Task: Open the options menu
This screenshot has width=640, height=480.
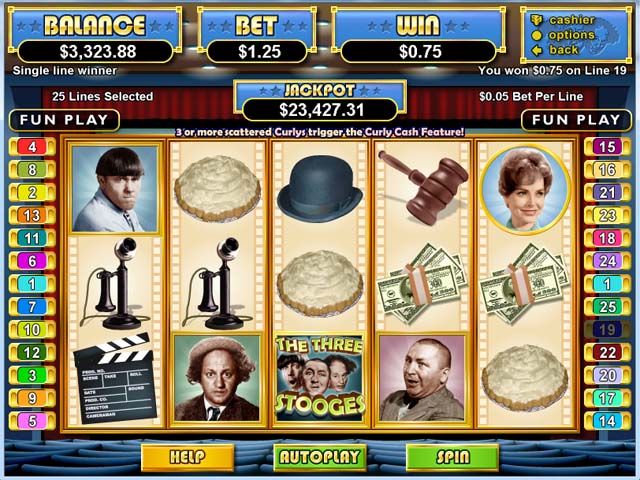Action: (x=571, y=35)
